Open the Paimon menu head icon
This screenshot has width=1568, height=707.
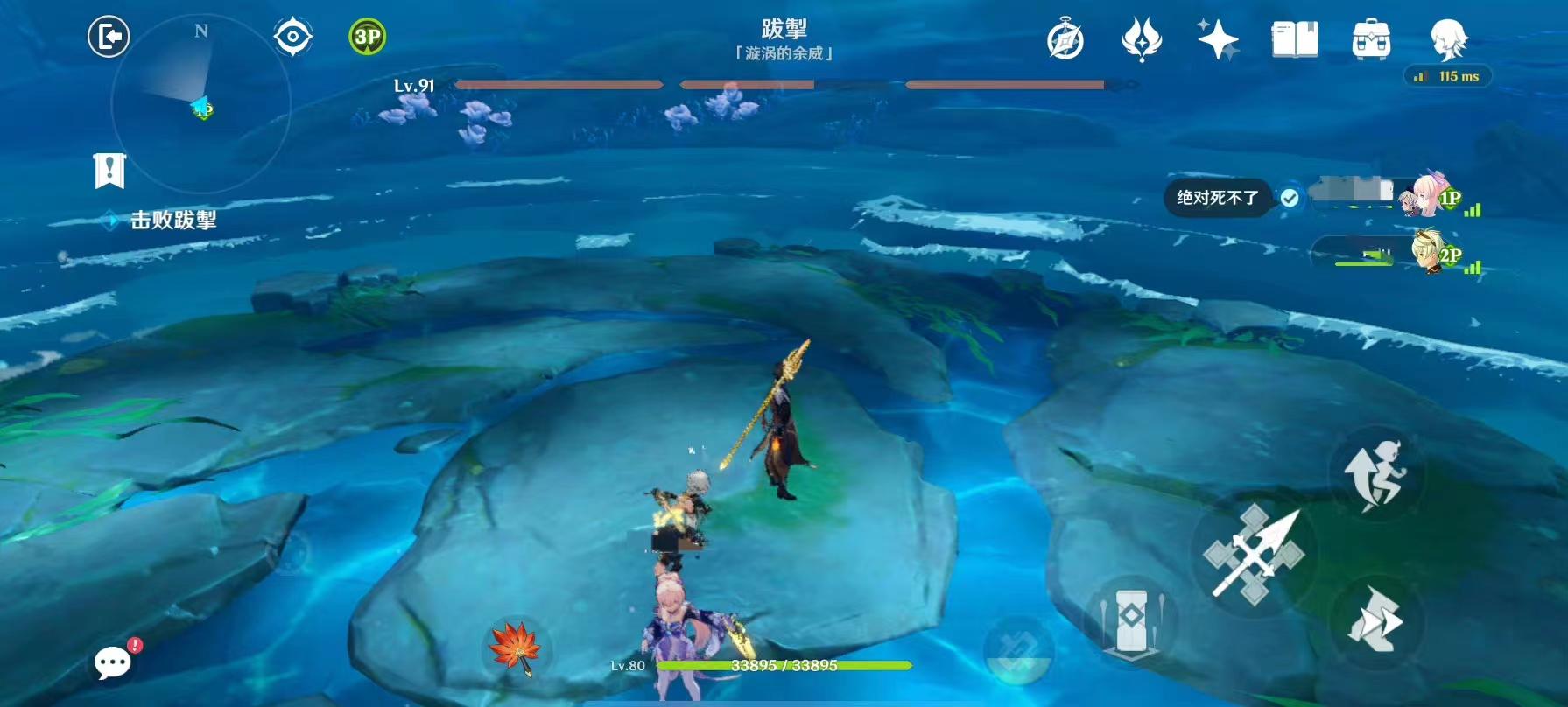pyautogui.click(x=1447, y=39)
